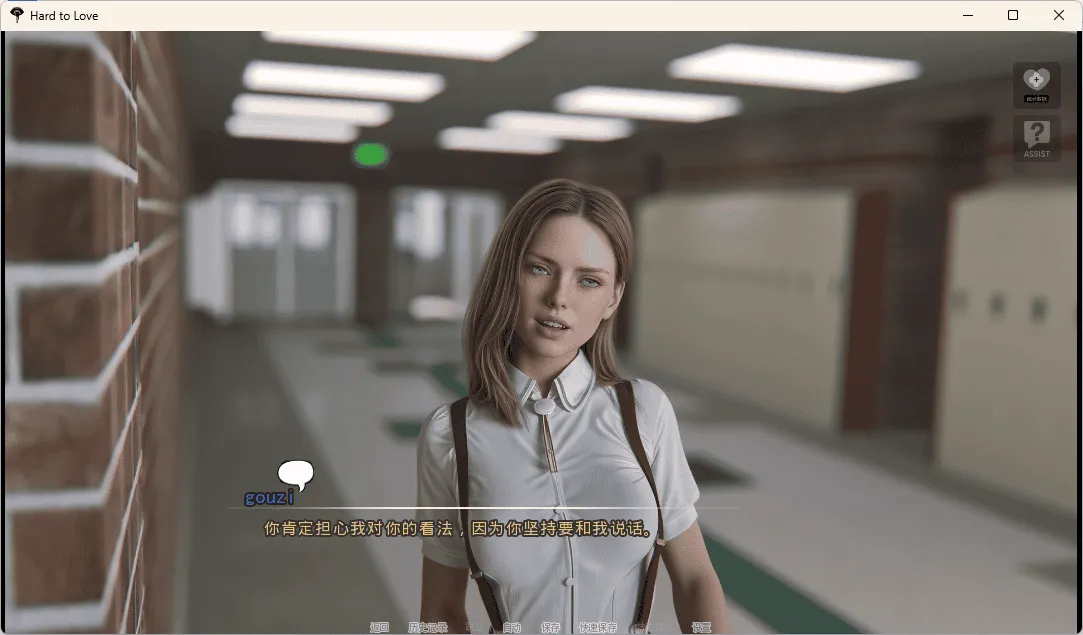Click 快速保存 to quick save

[x=598, y=628]
